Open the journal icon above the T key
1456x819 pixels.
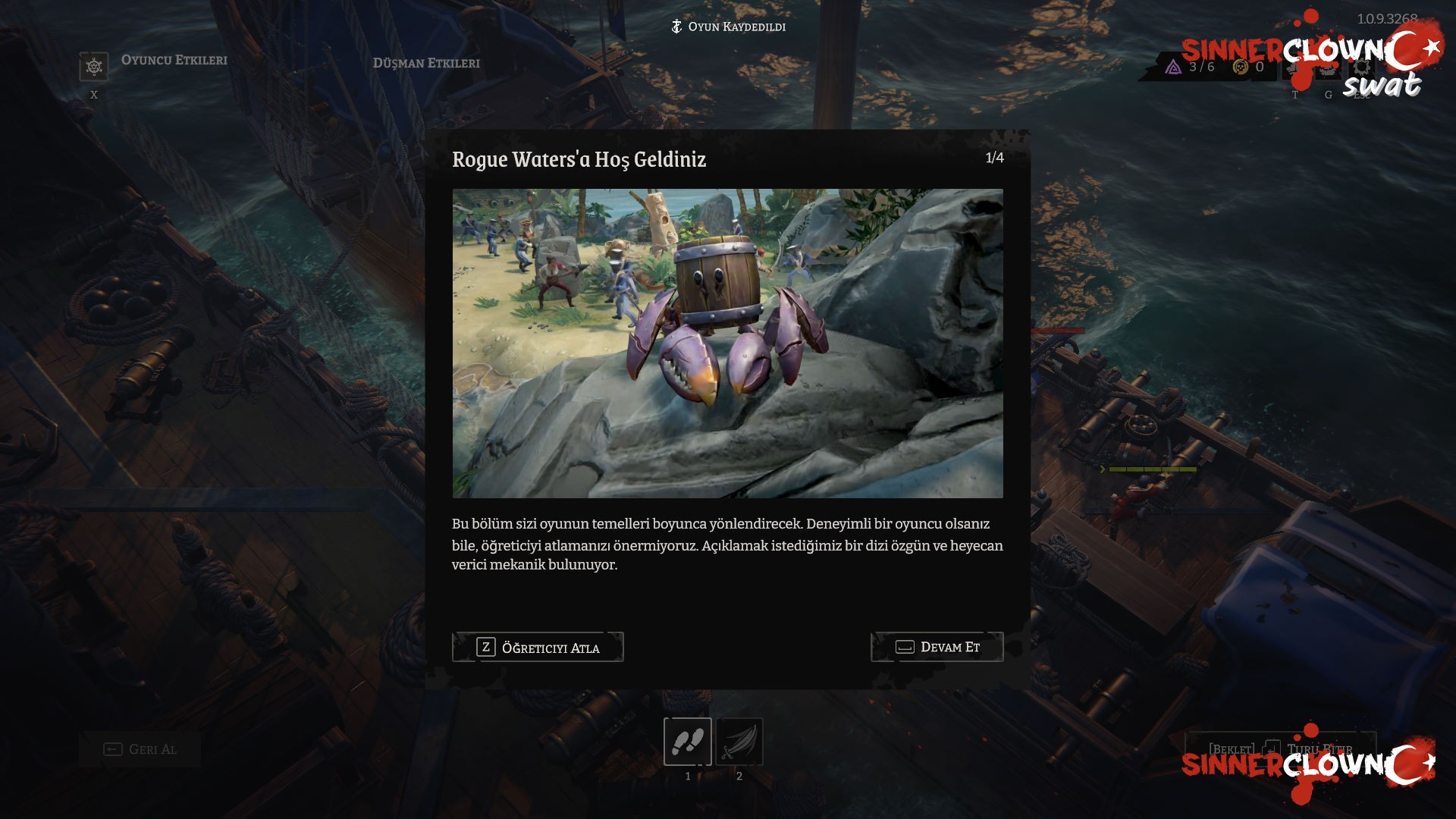tap(1294, 69)
